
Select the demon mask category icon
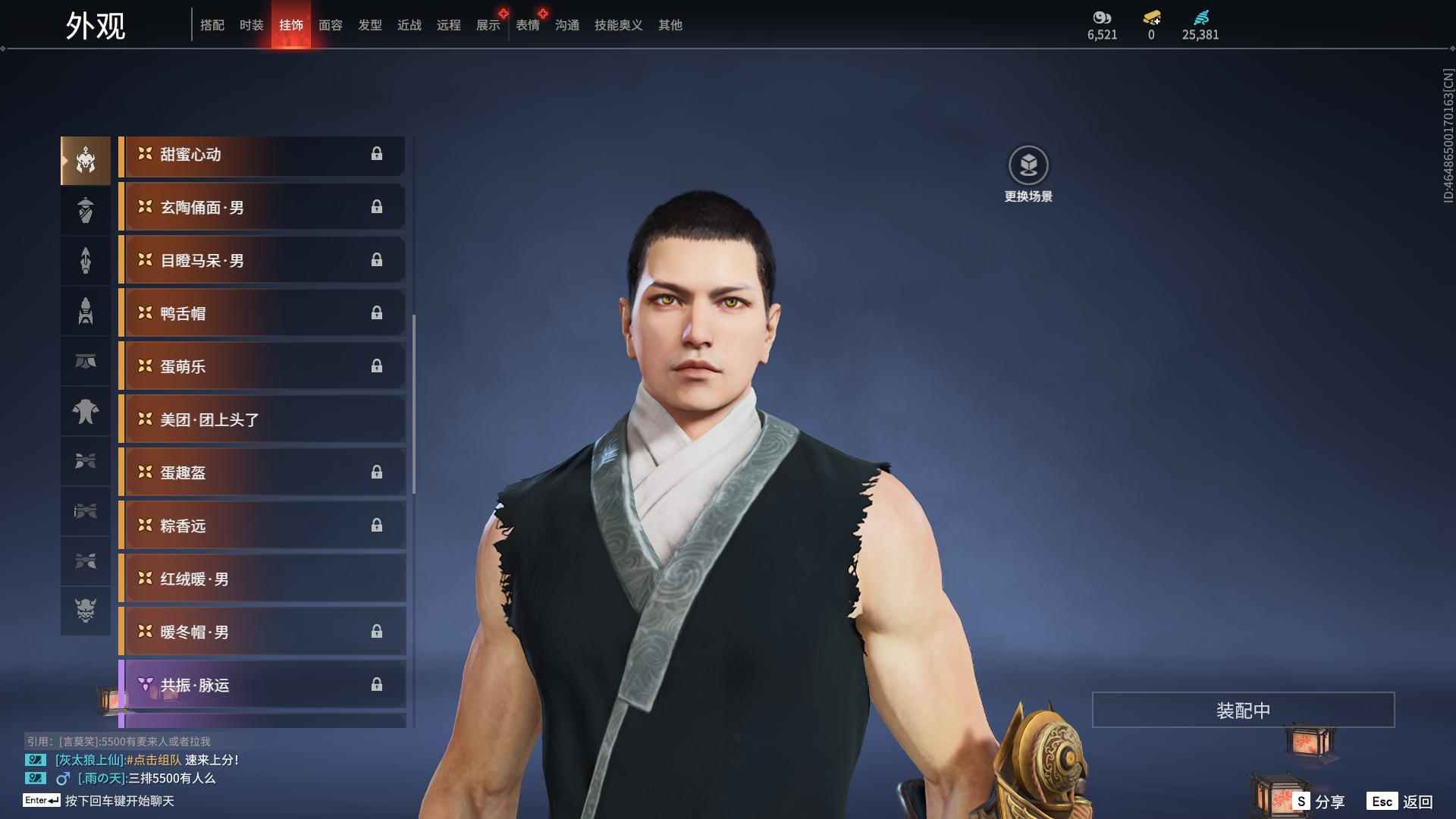click(x=86, y=610)
